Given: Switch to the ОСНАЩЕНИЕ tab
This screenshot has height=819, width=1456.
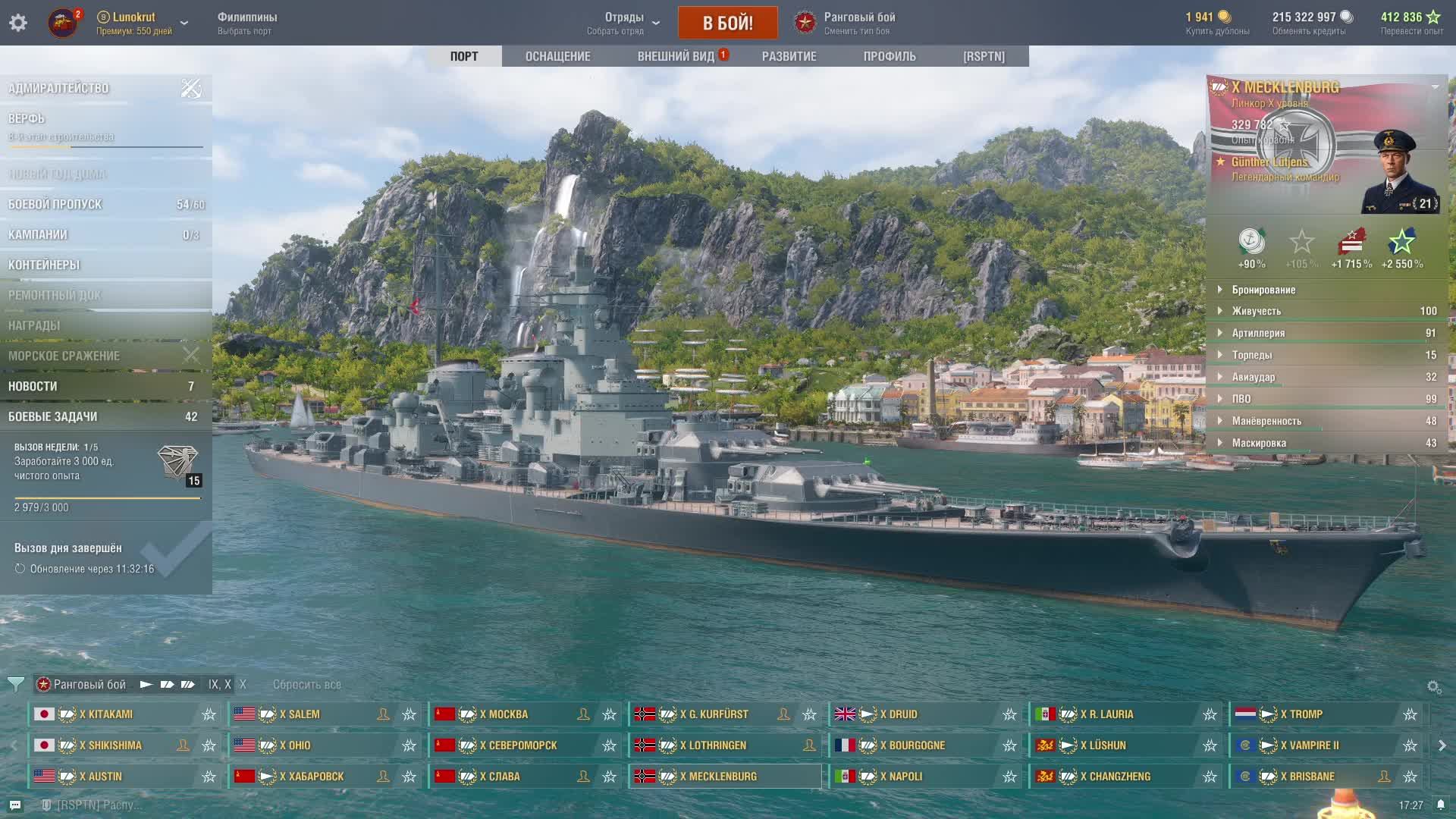Looking at the screenshot, I should [557, 56].
